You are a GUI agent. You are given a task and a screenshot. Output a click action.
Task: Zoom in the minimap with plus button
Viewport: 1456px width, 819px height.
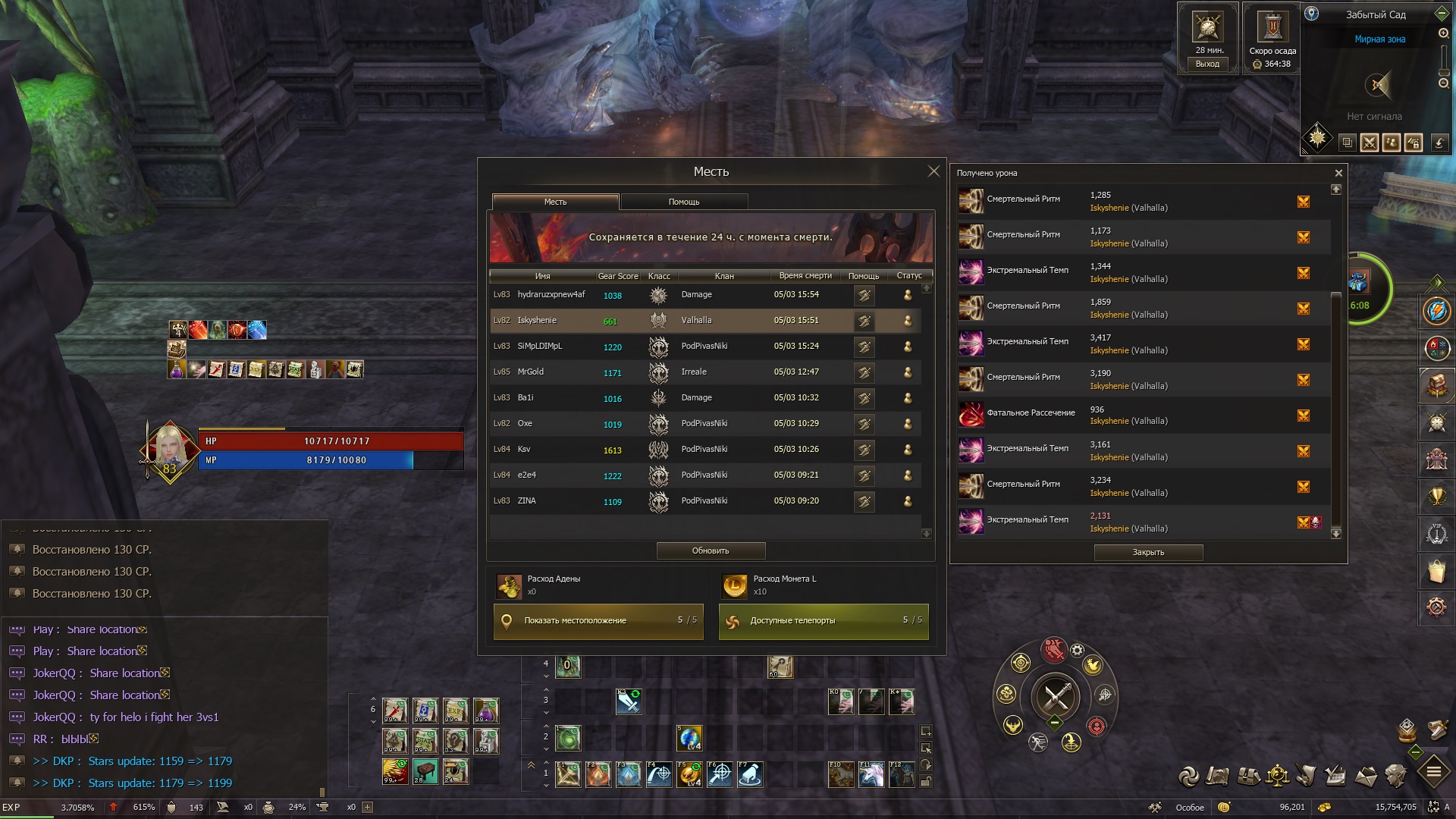(x=1444, y=33)
